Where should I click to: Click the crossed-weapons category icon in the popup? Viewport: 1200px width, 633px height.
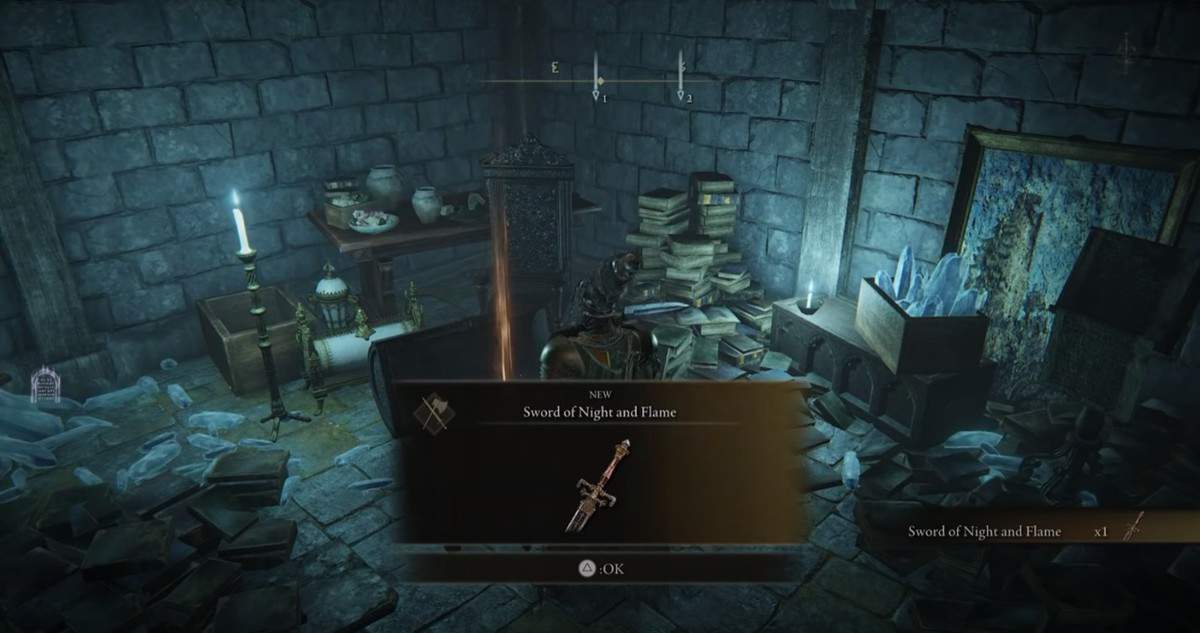click(x=434, y=411)
